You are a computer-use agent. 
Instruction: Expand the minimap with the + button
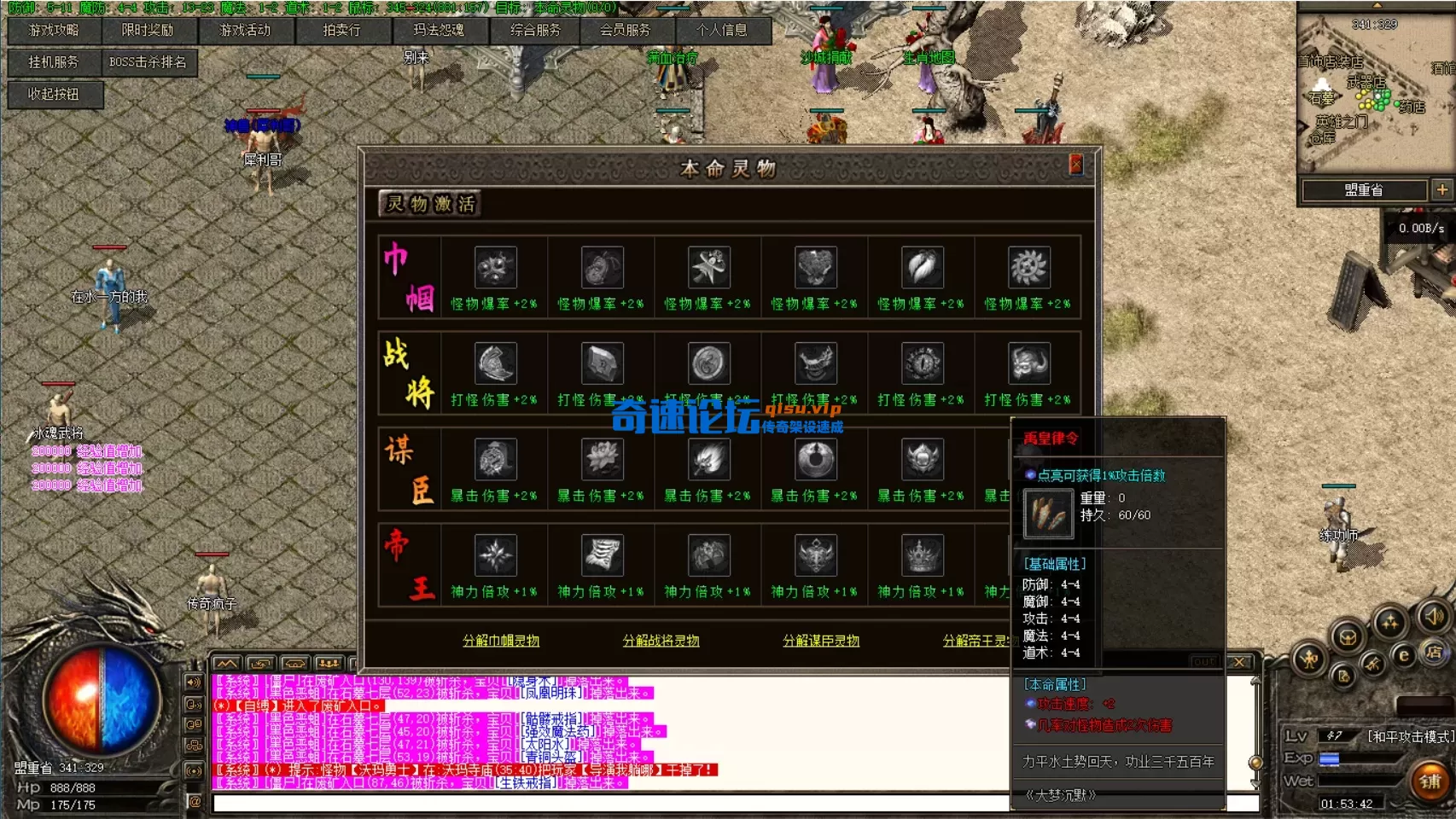click(x=1444, y=189)
